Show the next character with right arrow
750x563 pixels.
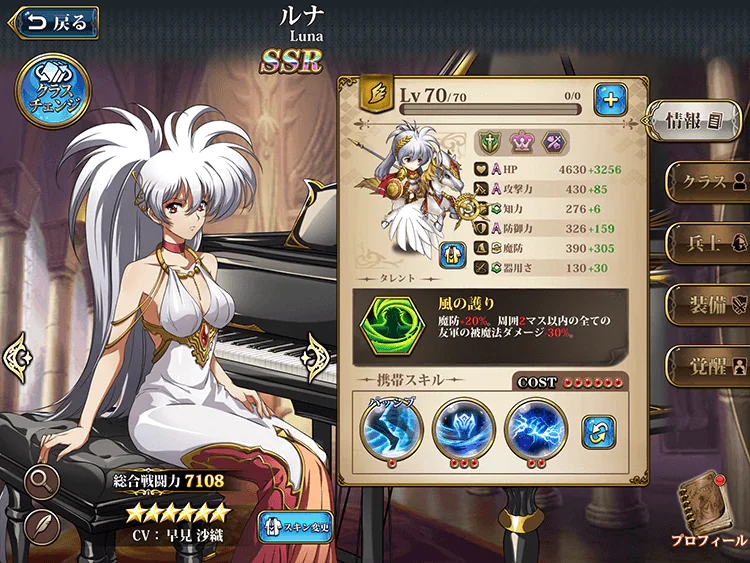[x=320, y=352]
